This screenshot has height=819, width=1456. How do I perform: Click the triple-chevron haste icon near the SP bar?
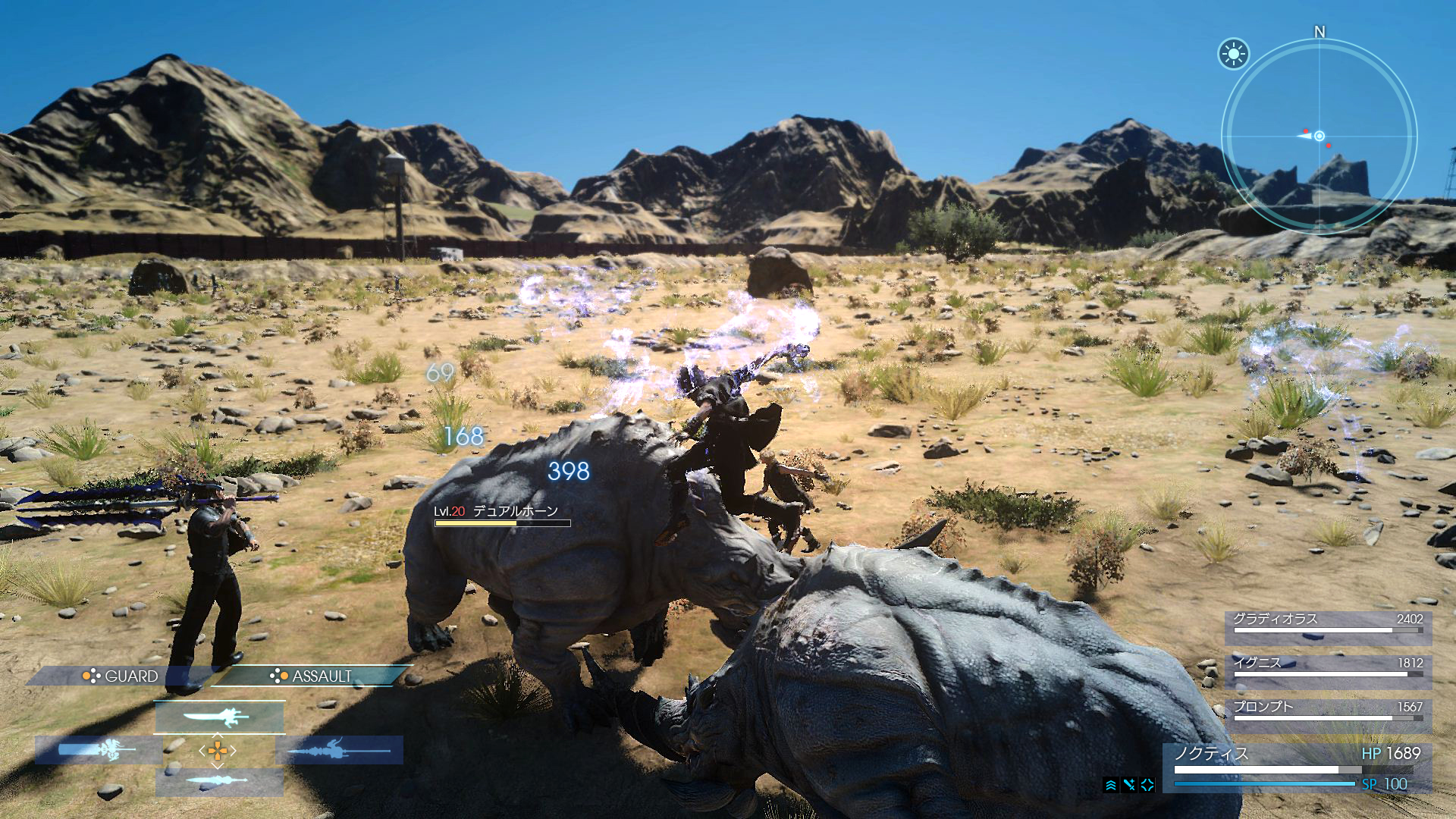(1111, 783)
